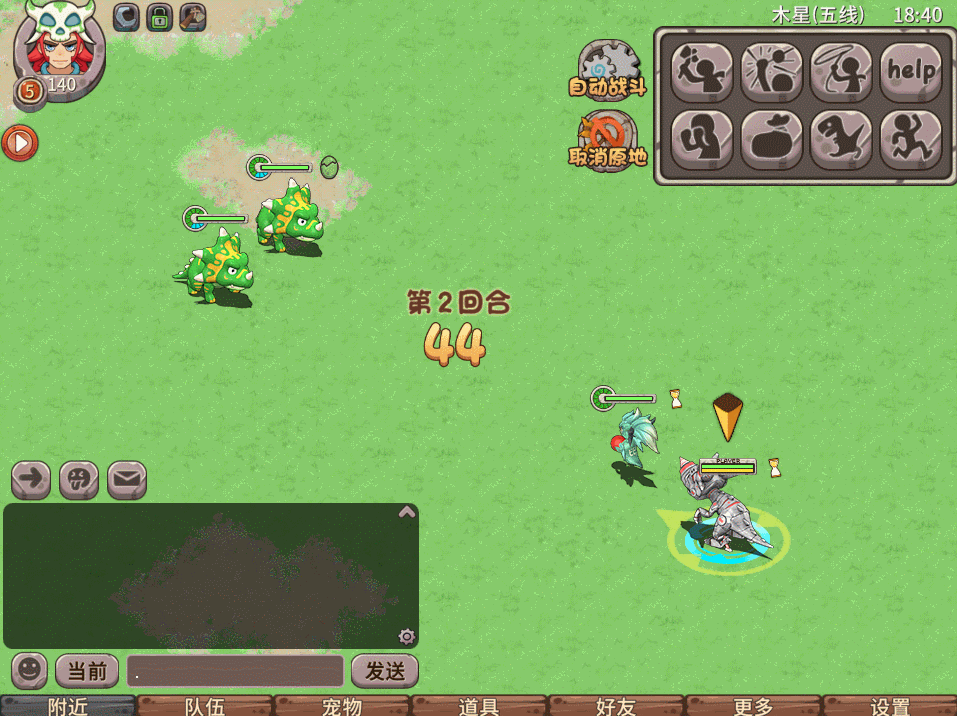Click the help action button
The width and height of the screenshot is (957, 716).
pyautogui.click(x=911, y=70)
